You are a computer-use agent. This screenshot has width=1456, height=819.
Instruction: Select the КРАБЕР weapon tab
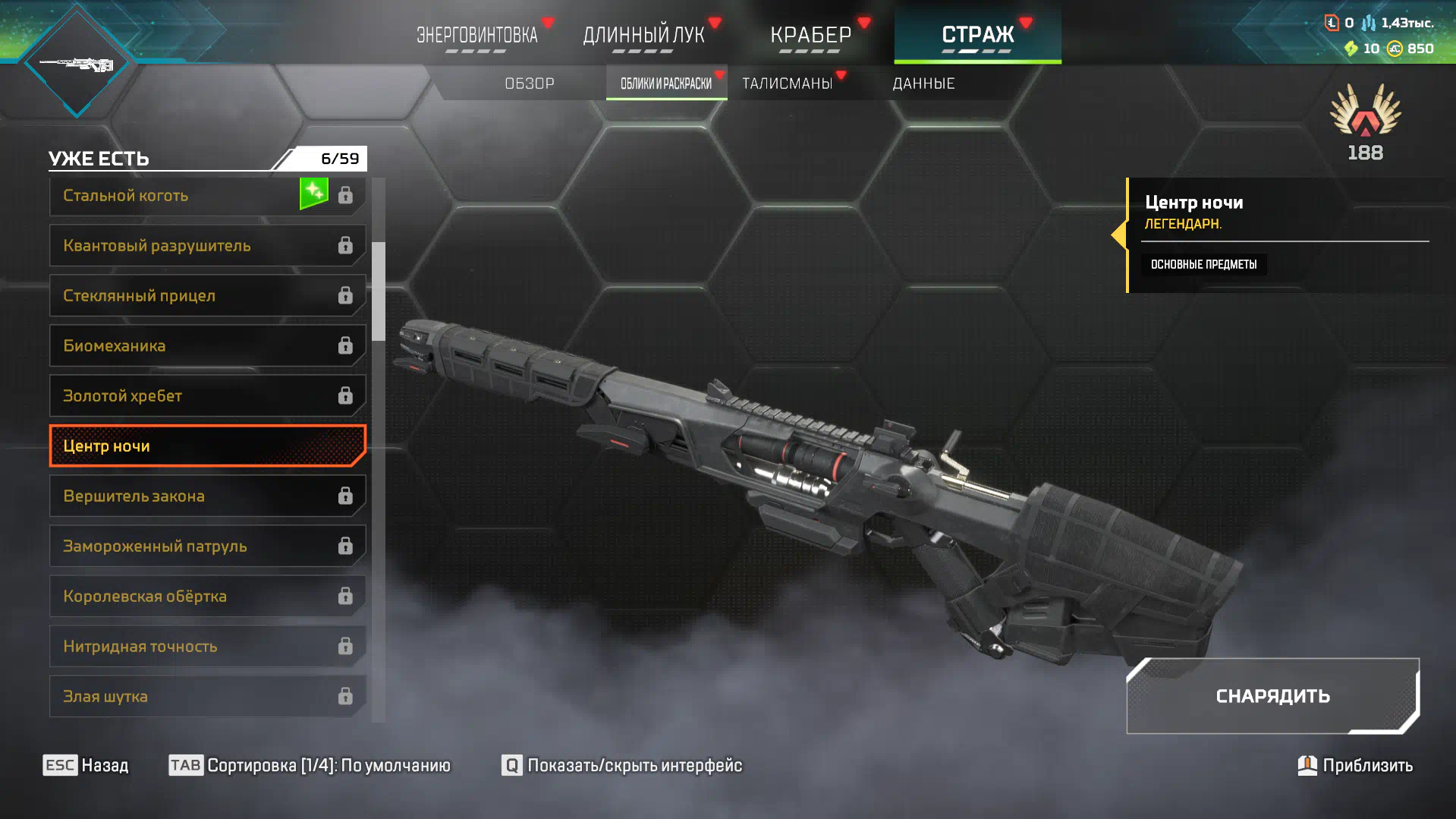tap(810, 35)
